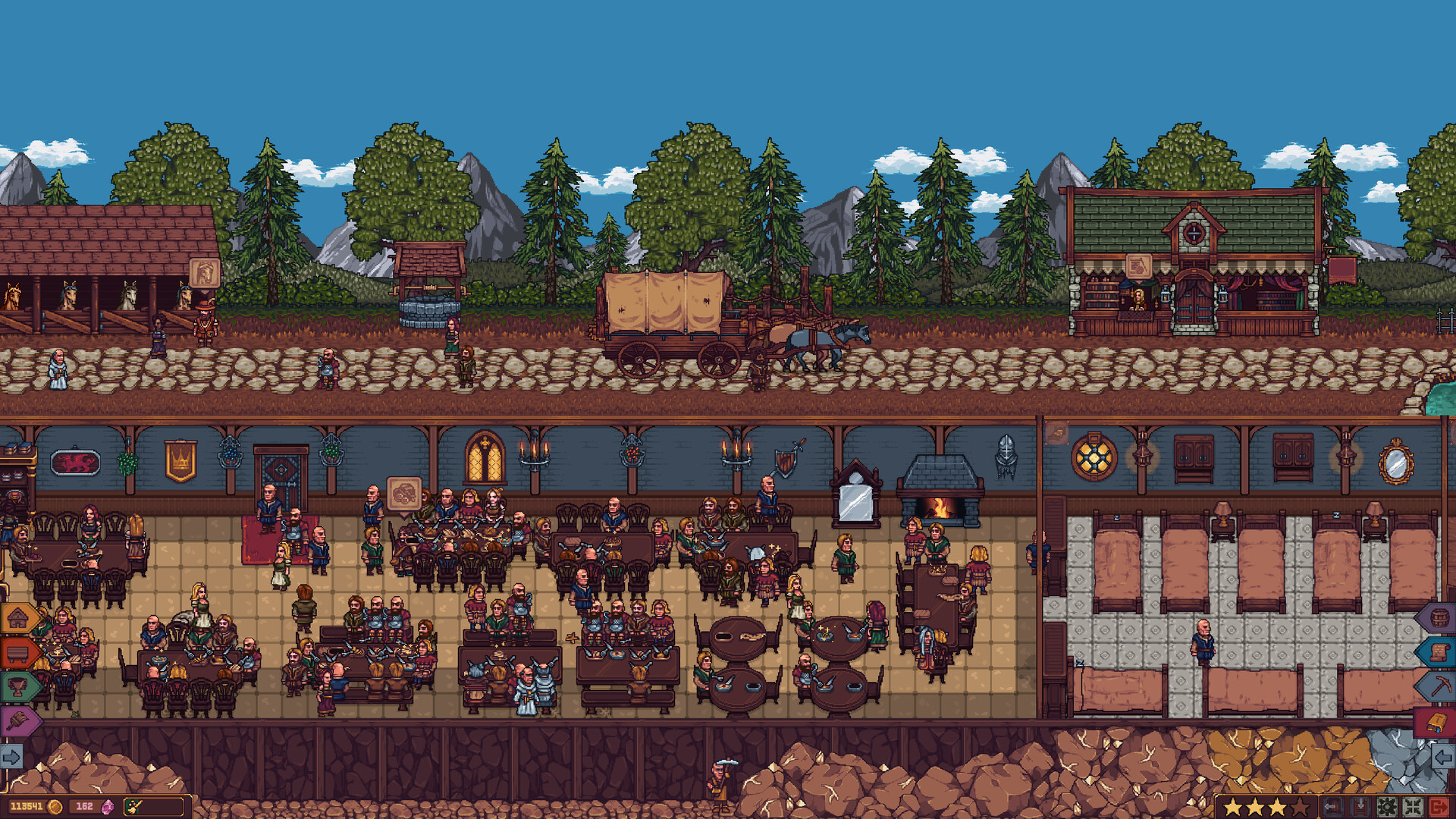The image size is (1456, 819).
Task: Open the tavern building menu with the house icon
Action: pyautogui.click(x=17, y=618)
